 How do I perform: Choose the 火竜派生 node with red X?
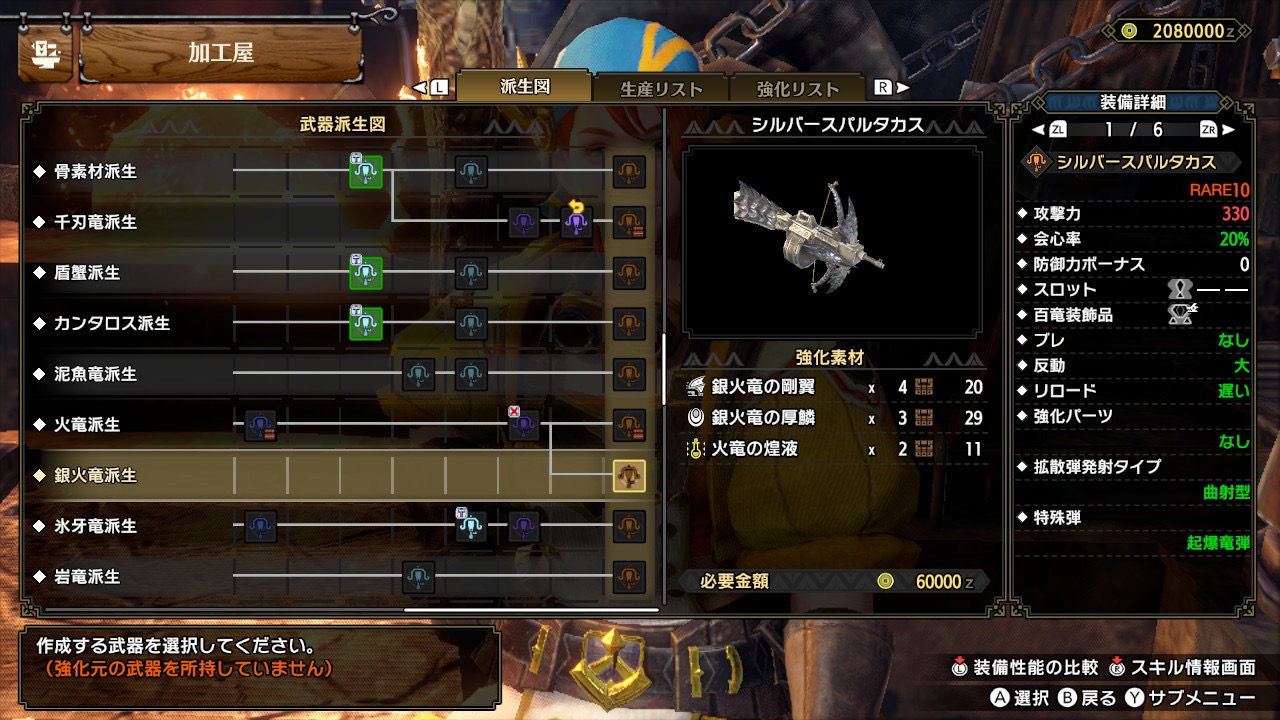524,425
